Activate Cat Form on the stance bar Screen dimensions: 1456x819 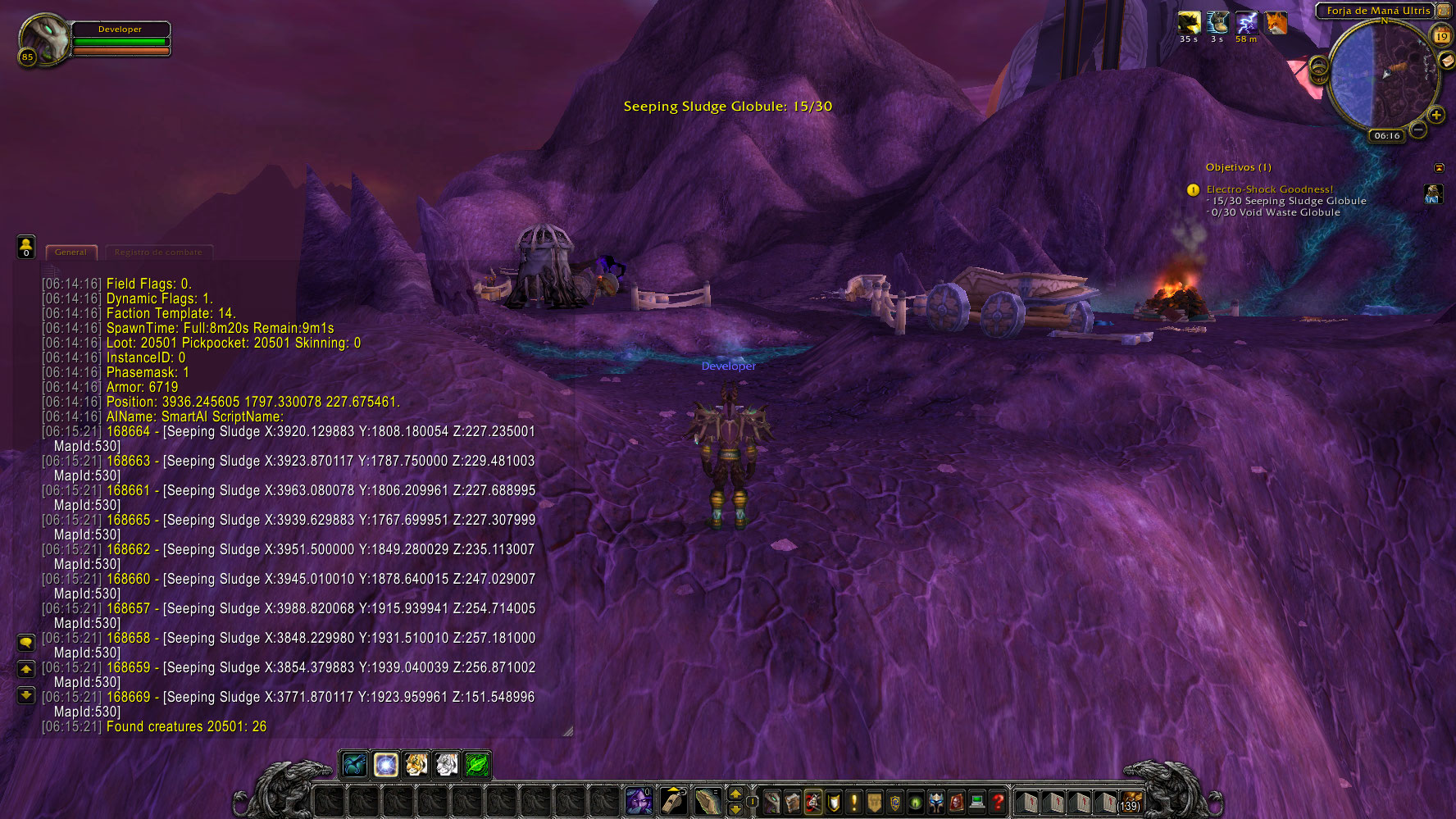(x=416, y=766)
